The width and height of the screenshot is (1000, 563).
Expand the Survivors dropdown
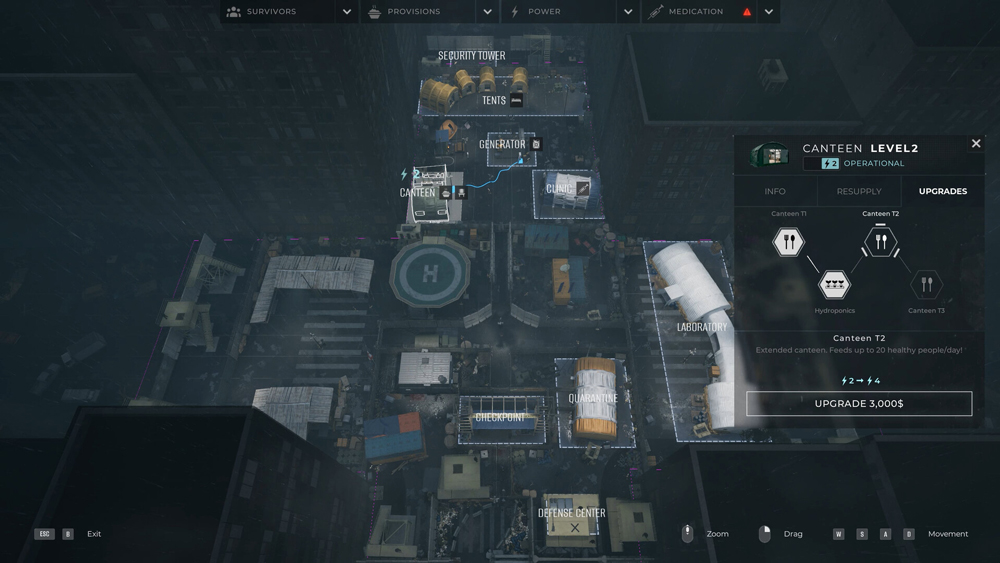coord(347,12)
